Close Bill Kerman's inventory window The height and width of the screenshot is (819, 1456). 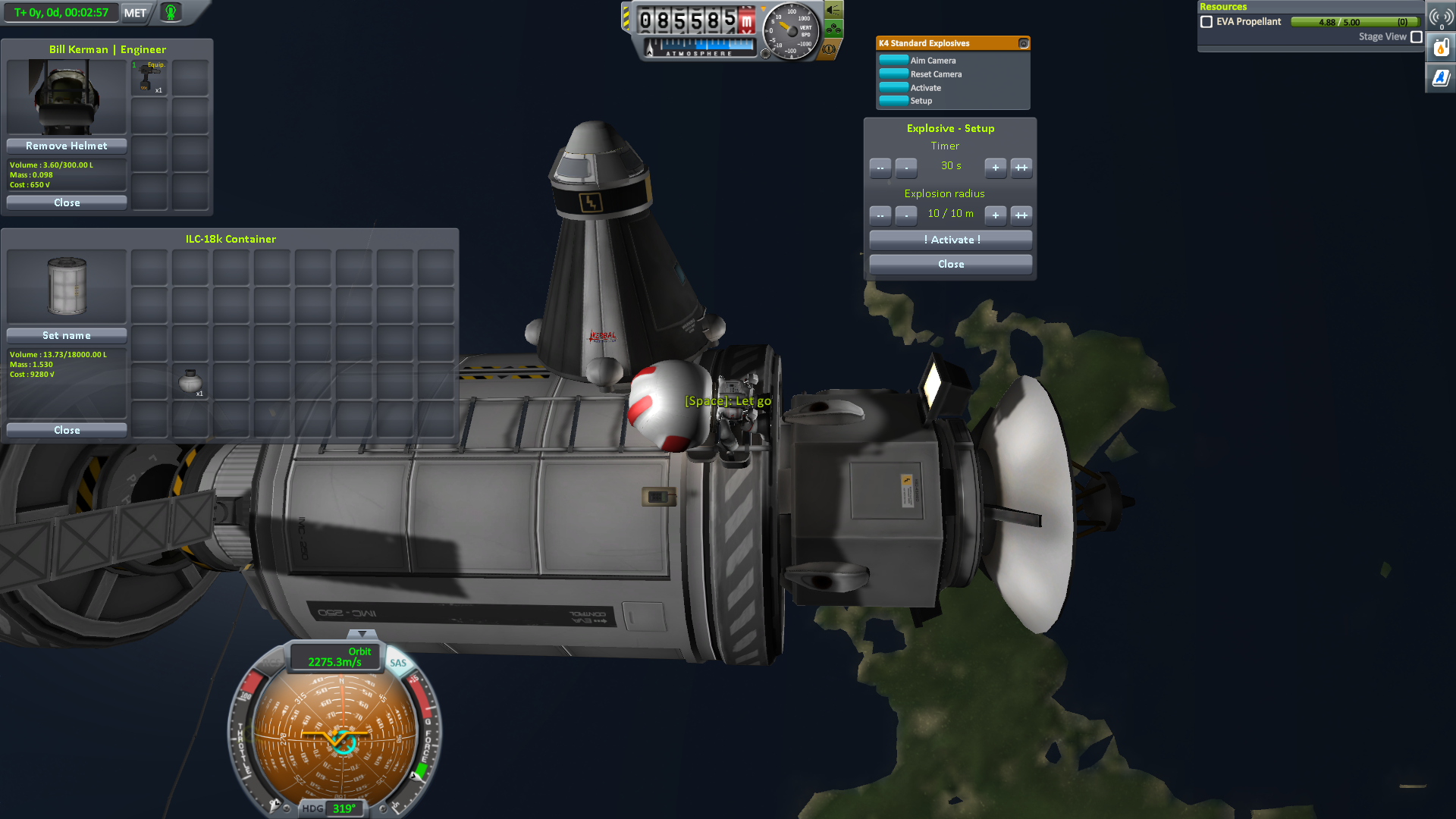(x=67, y=202)
